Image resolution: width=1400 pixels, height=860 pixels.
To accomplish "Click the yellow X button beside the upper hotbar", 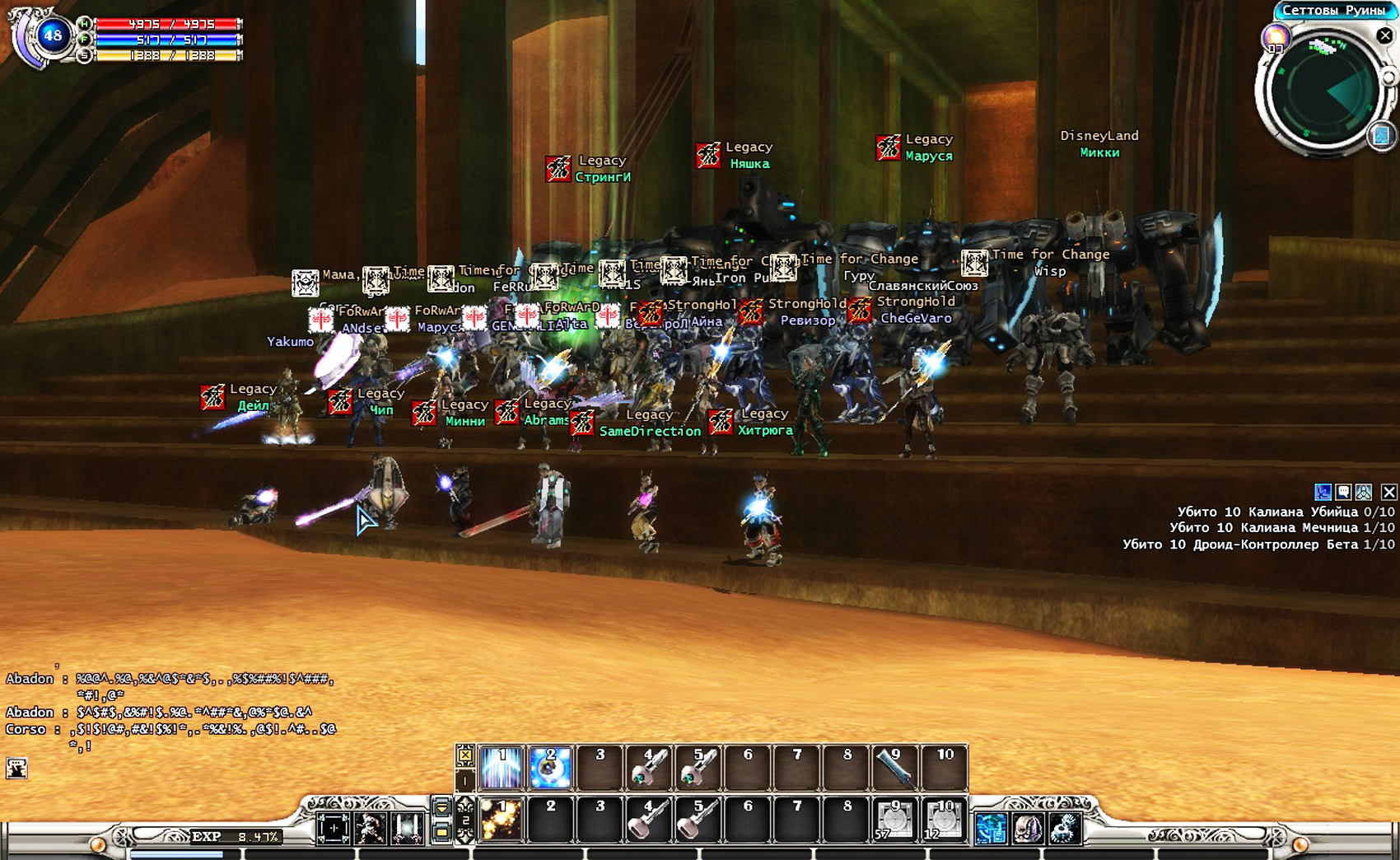I will tap(465, 755).
